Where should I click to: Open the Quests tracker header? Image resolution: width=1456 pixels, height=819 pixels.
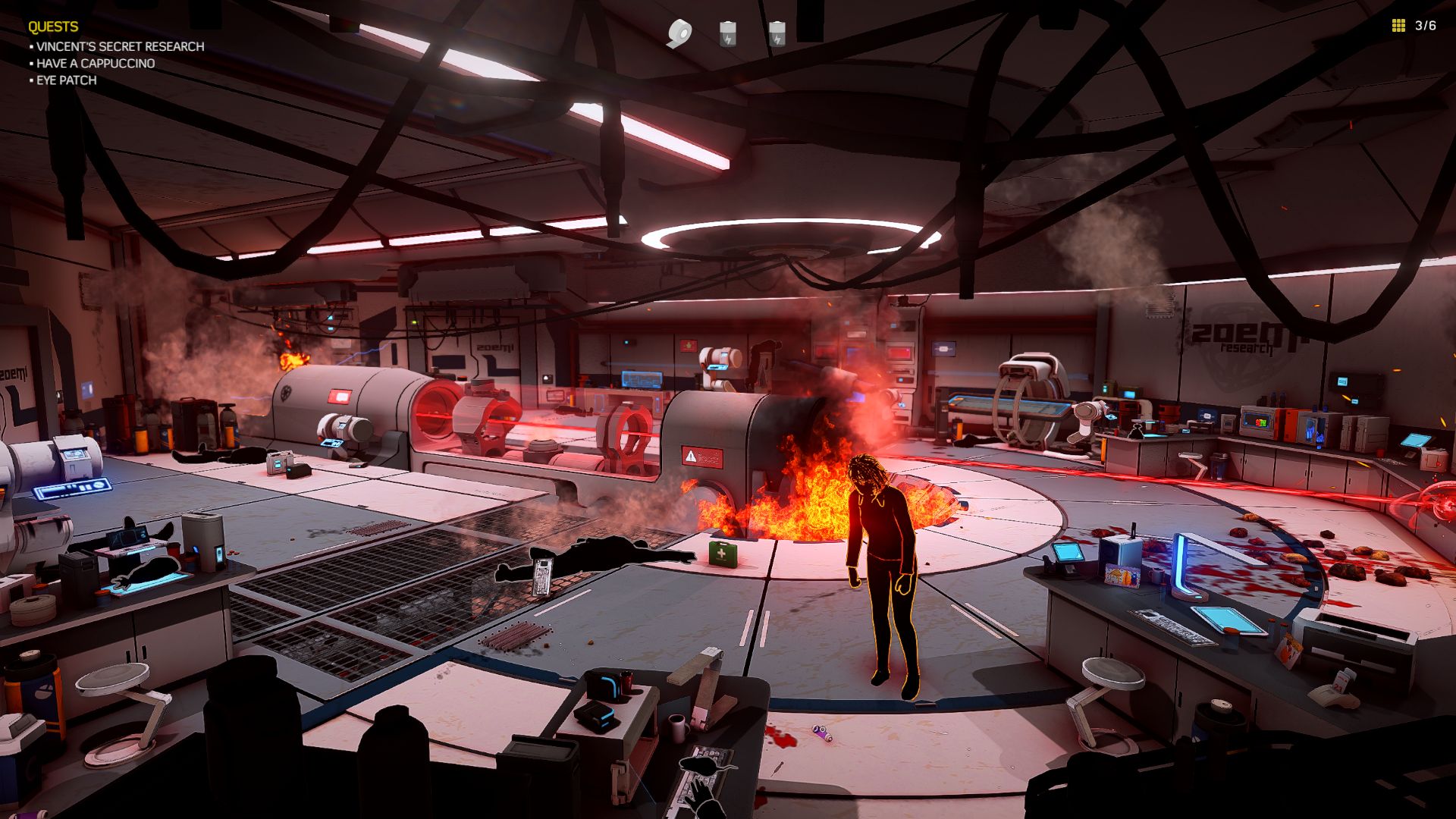[53, 27]
